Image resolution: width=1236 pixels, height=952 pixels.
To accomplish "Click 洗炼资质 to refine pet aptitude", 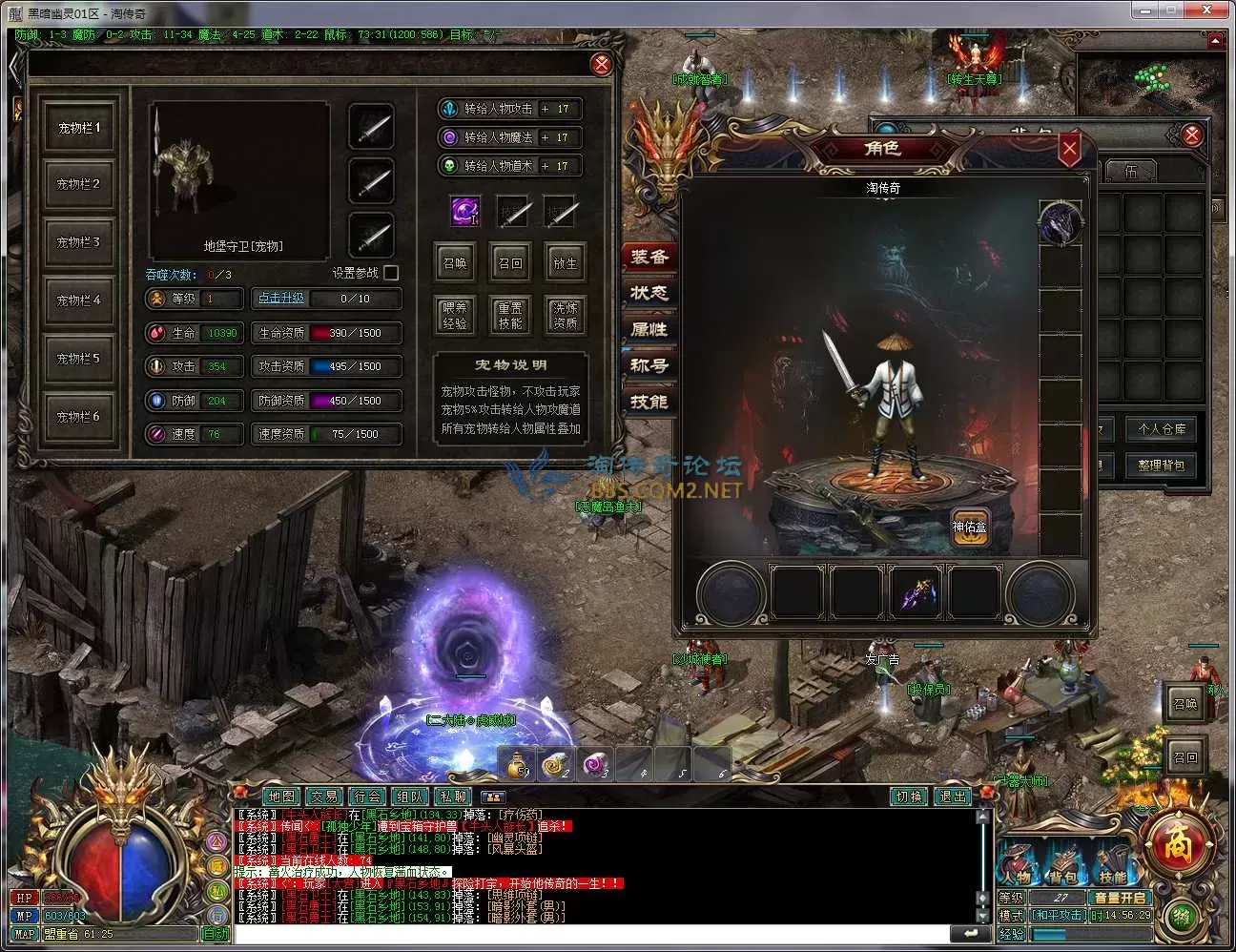I will click(565, 316).
